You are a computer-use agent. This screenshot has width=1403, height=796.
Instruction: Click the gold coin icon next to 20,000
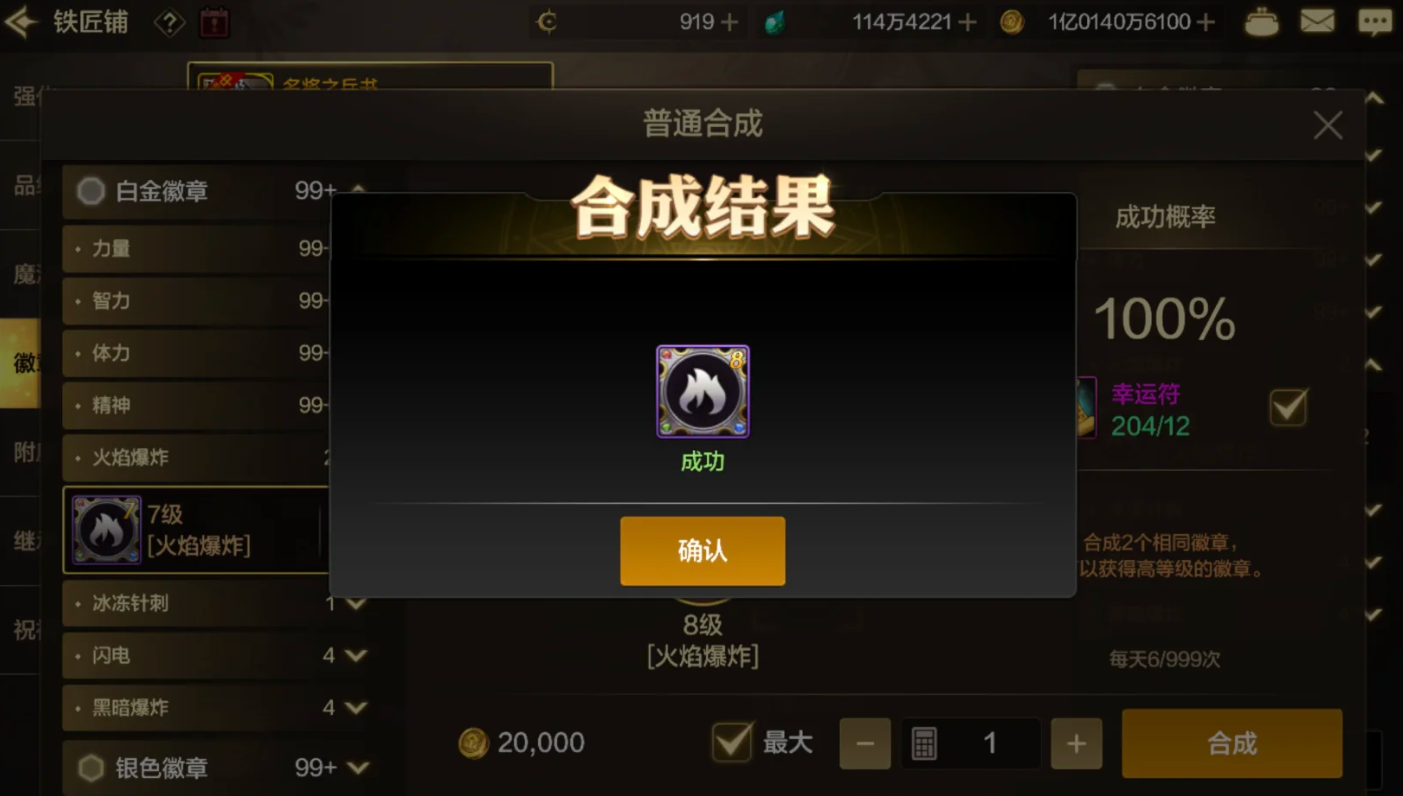coord(473,743)
